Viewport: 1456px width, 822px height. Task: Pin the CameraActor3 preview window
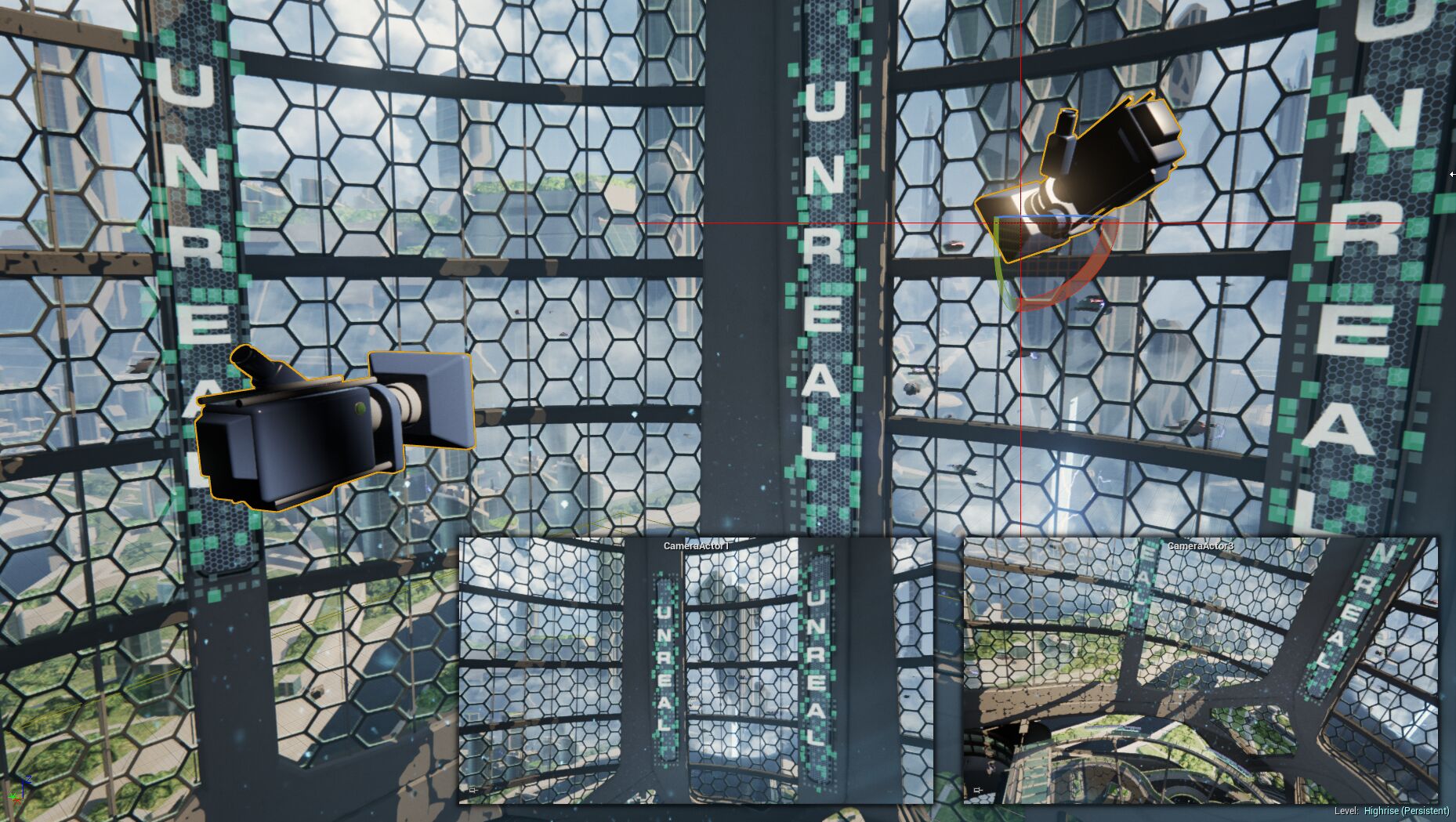977,791
